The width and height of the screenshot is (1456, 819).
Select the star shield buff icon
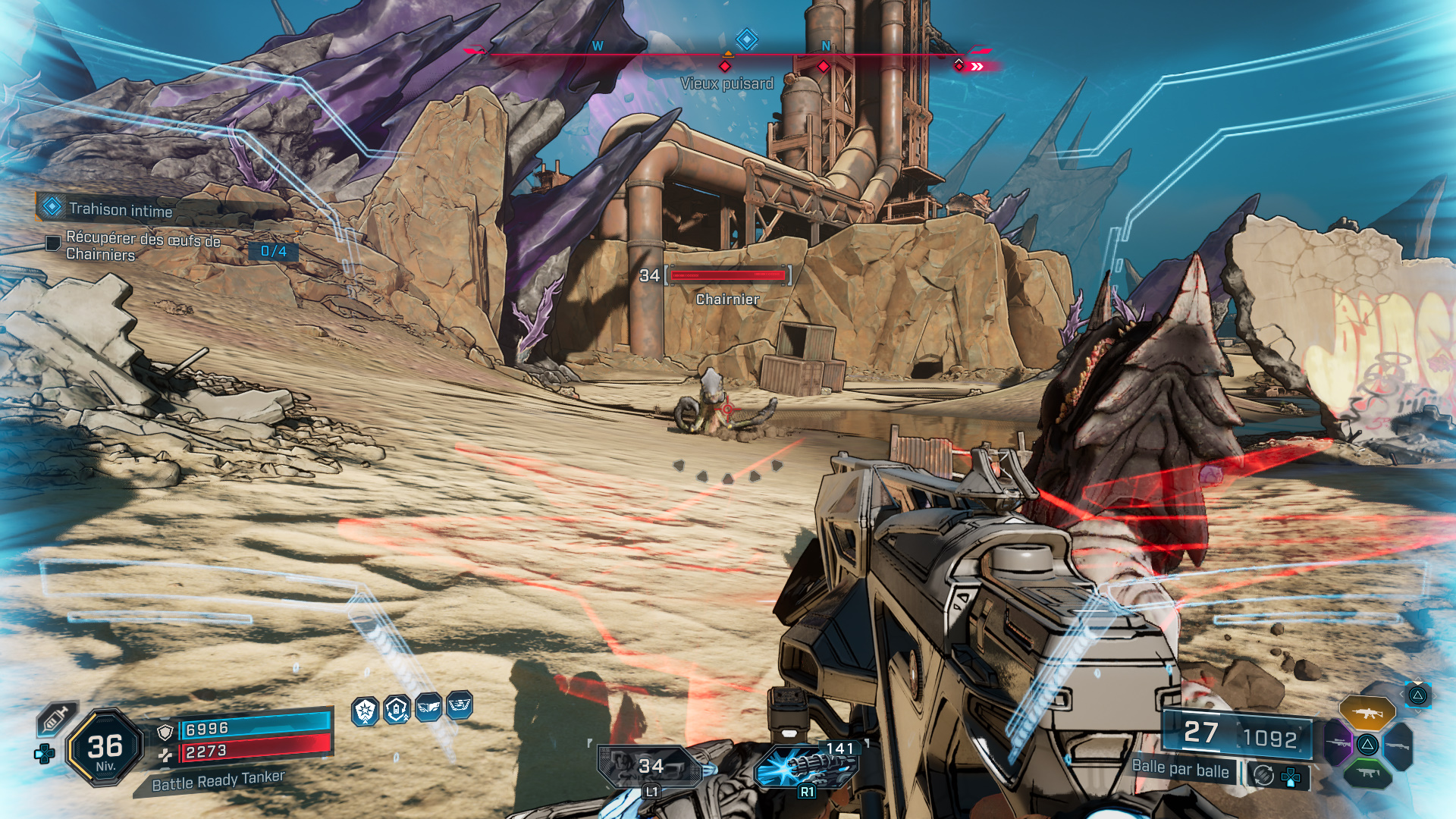click(x=366, y=711)
